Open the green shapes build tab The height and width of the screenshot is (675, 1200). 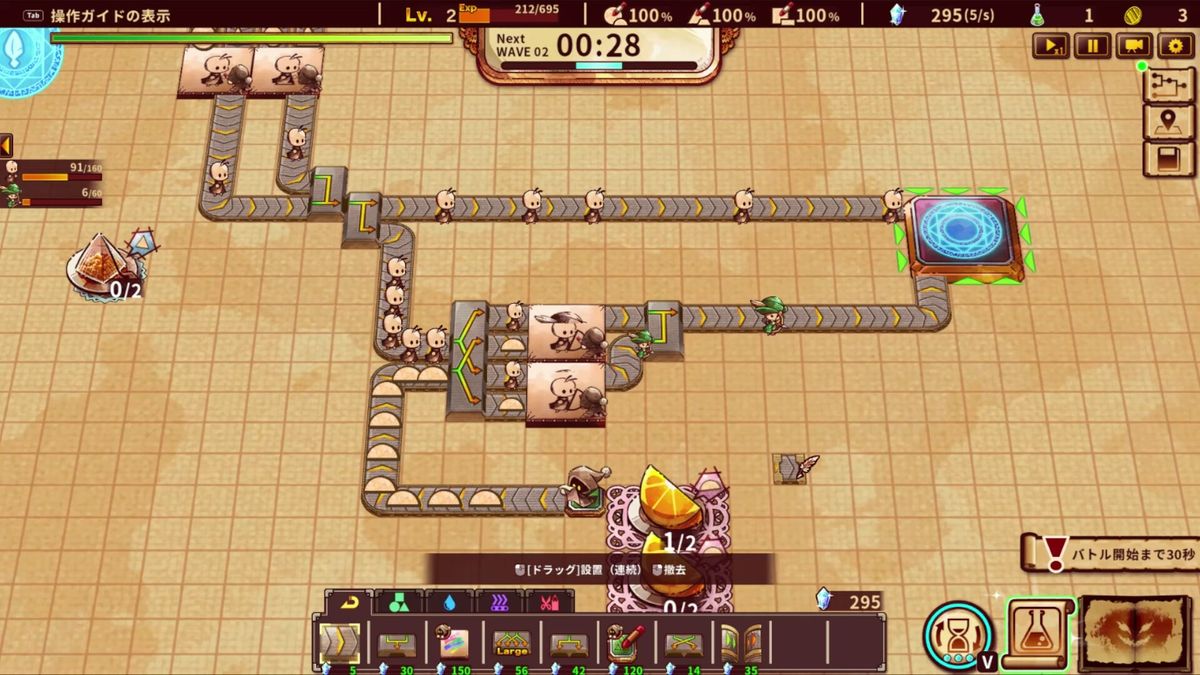[398, 602]
